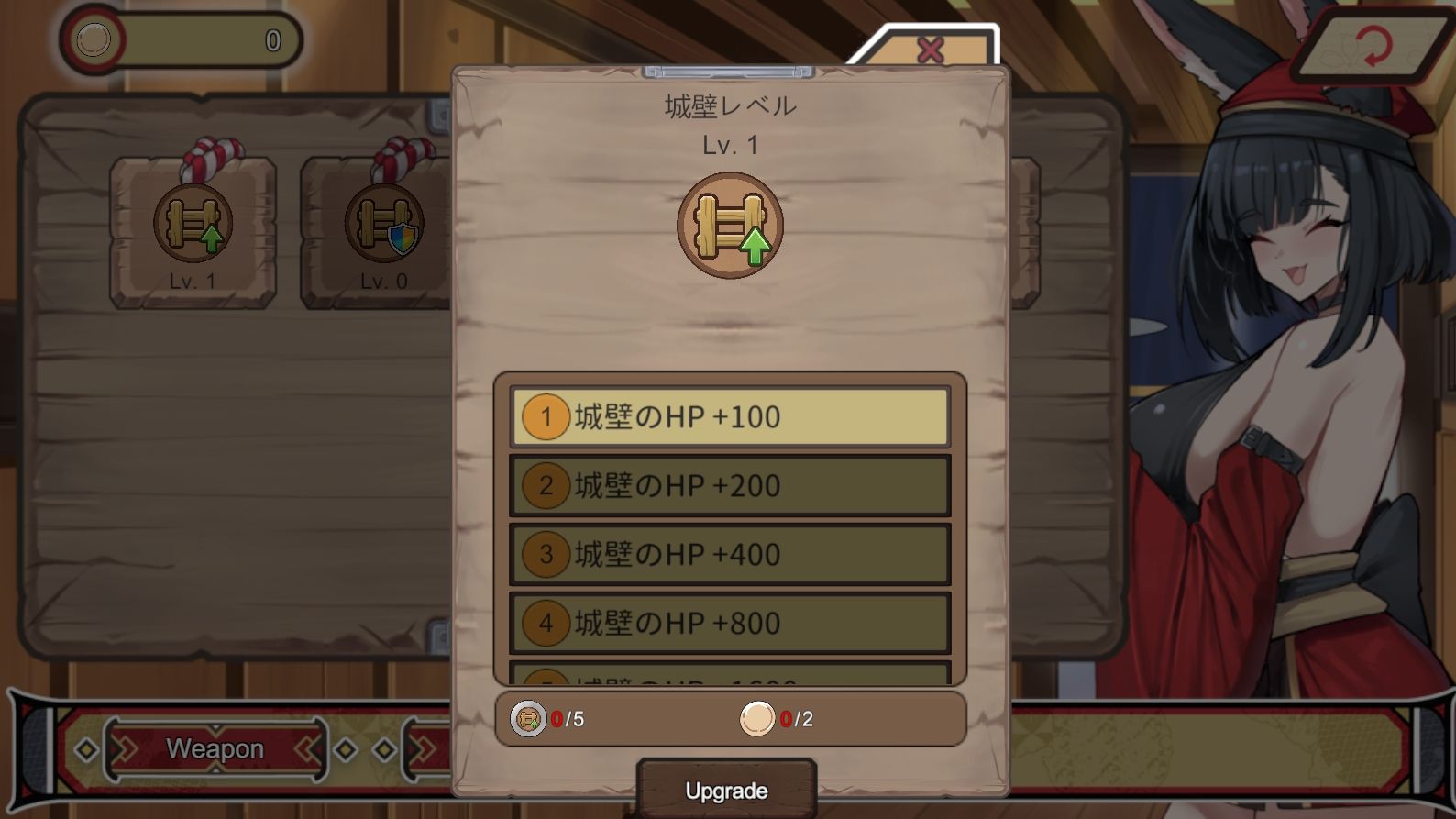1456x819 pixels.
Task: Select the wall upgrade tile with green arrow
Action: pos(193,229)
